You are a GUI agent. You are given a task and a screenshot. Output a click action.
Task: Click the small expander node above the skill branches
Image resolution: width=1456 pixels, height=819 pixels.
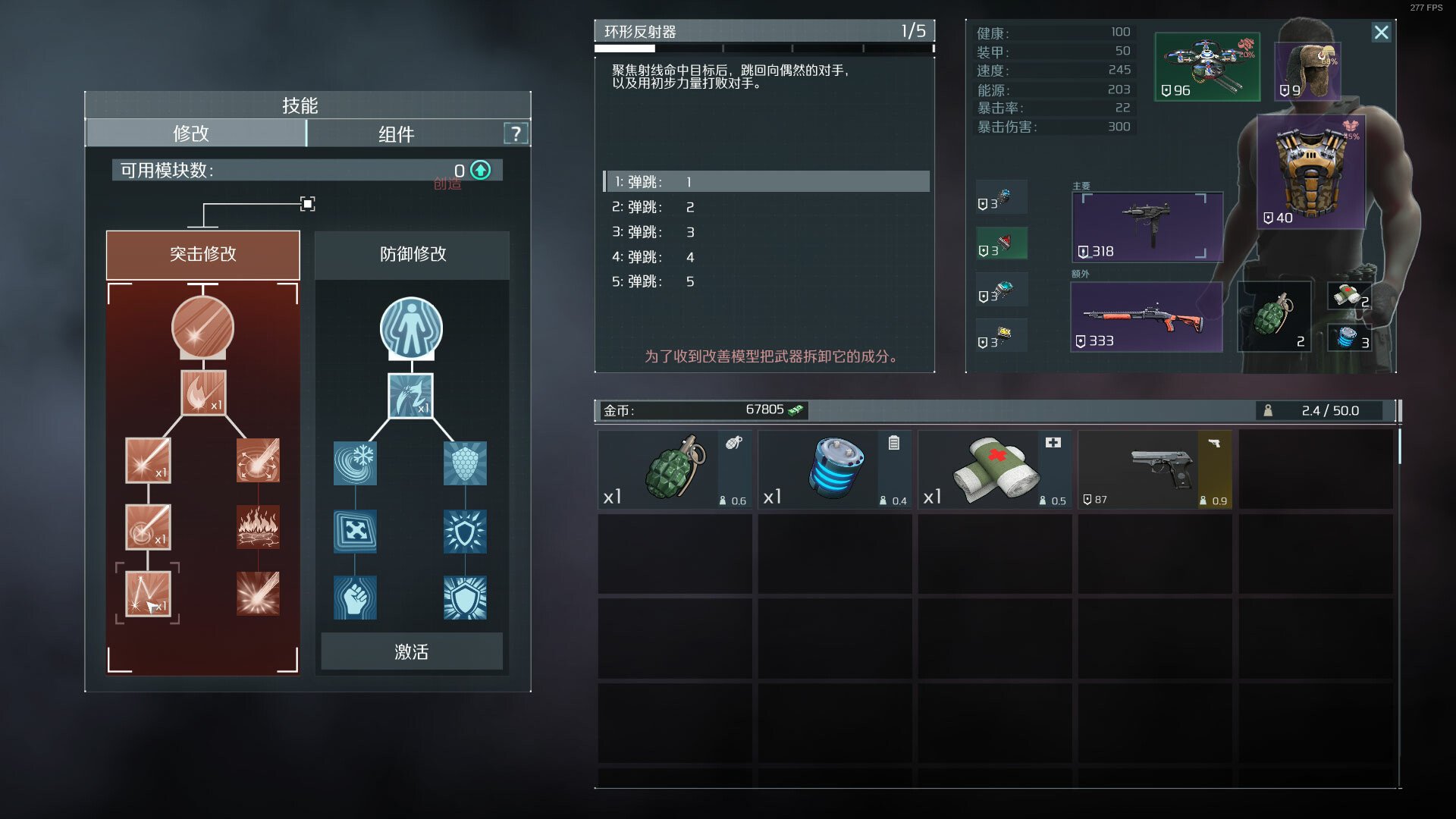[307, 203]
